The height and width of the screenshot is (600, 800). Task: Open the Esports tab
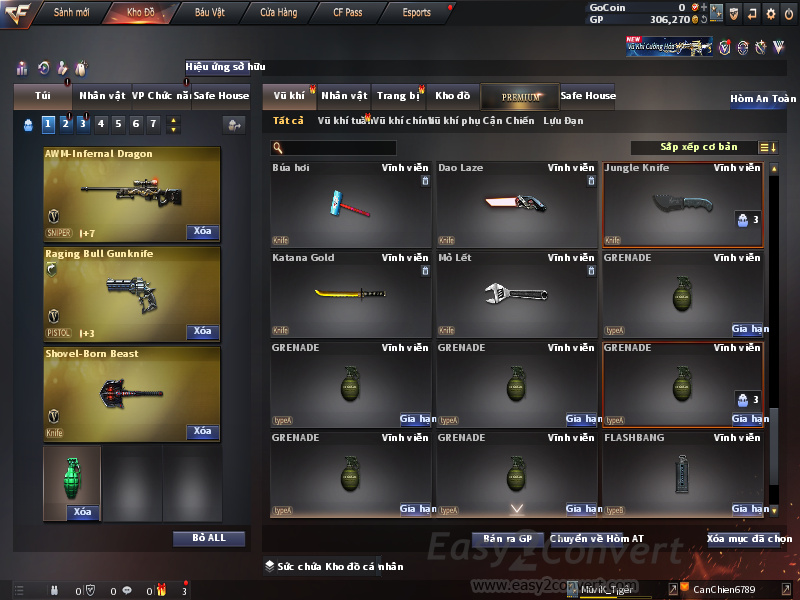[416, 13]
